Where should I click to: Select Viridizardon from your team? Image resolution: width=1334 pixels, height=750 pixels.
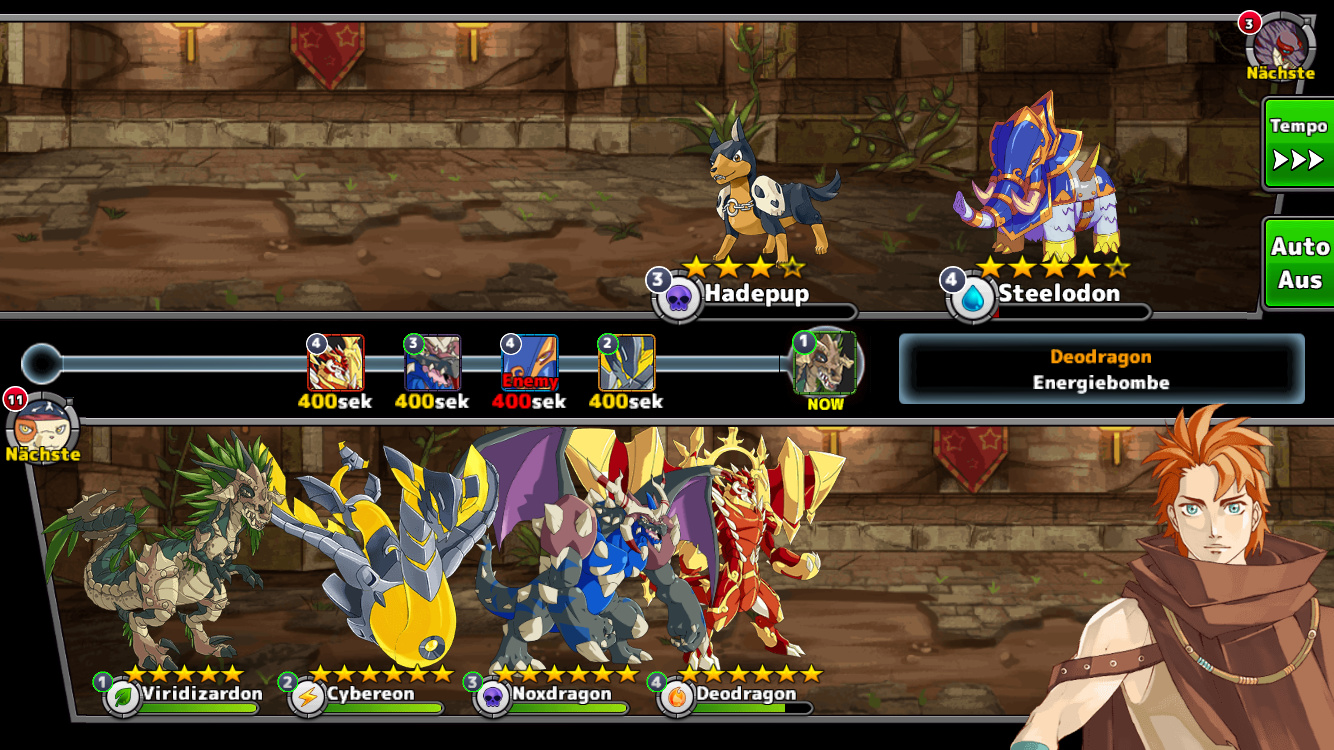tap(201, 694)
